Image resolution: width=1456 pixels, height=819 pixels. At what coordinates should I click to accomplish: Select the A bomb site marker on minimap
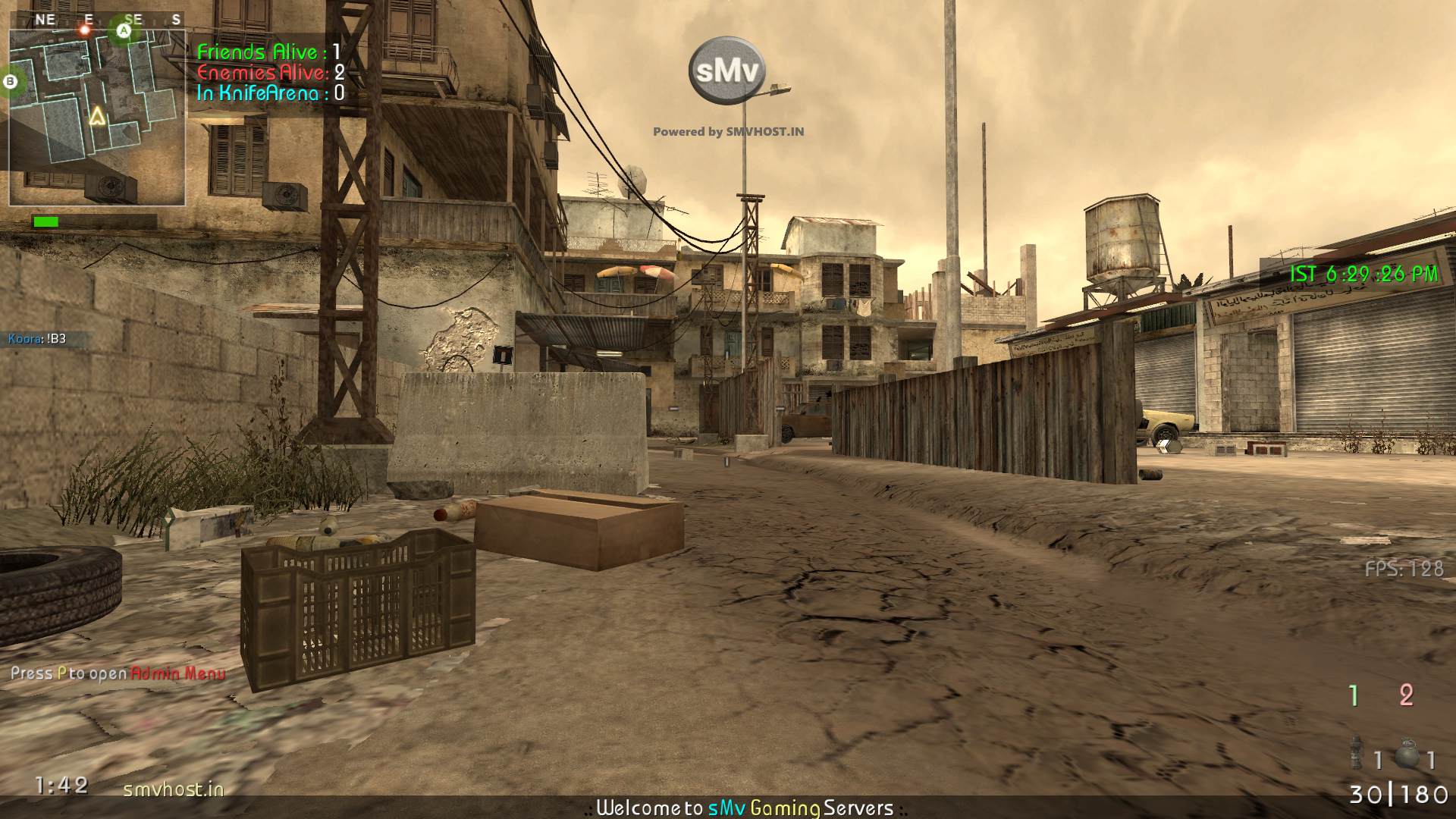click(124, 31)
